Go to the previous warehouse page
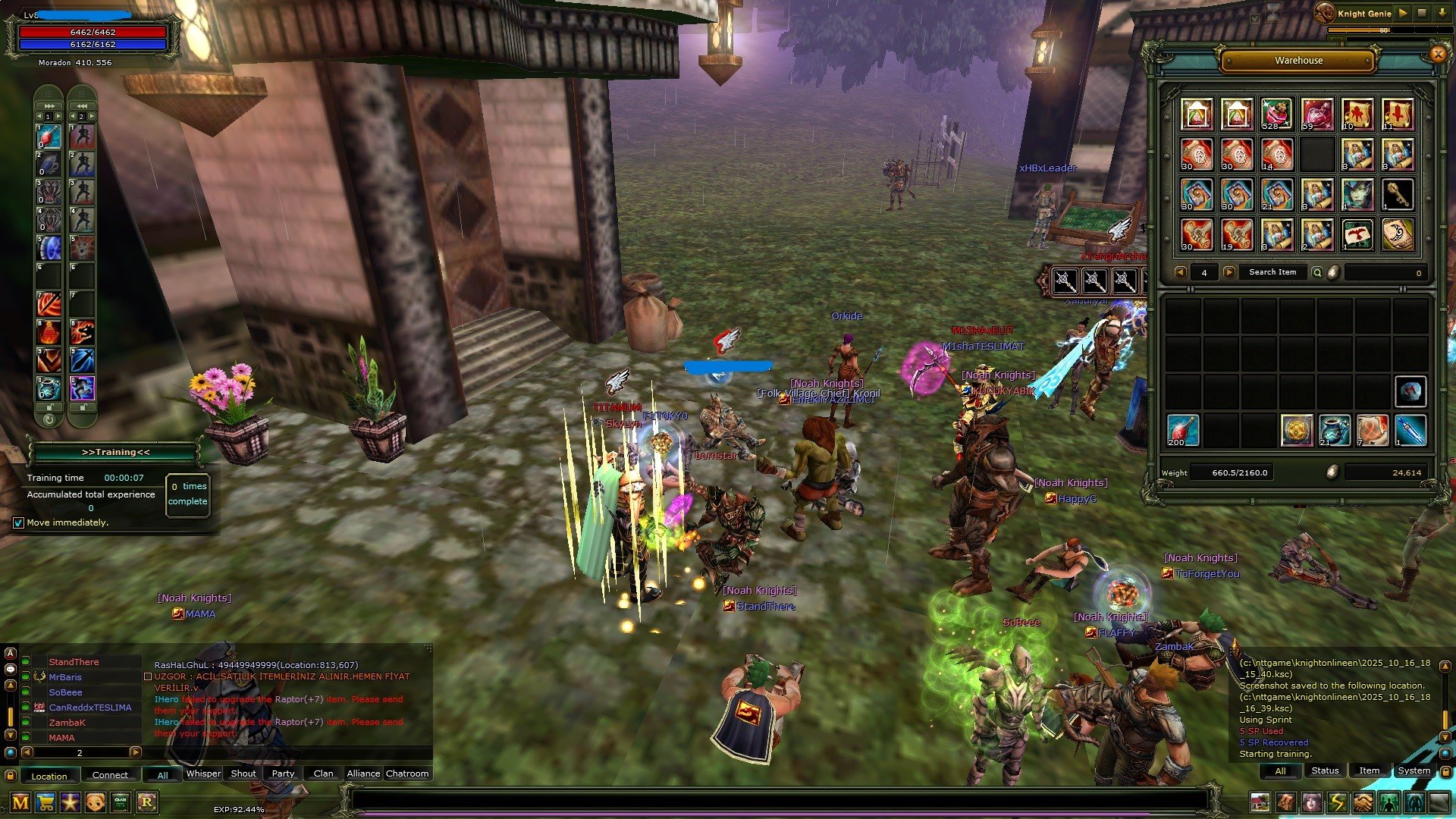The height and width of the screenshot is (819, 1456). [x=1180, y=272]
